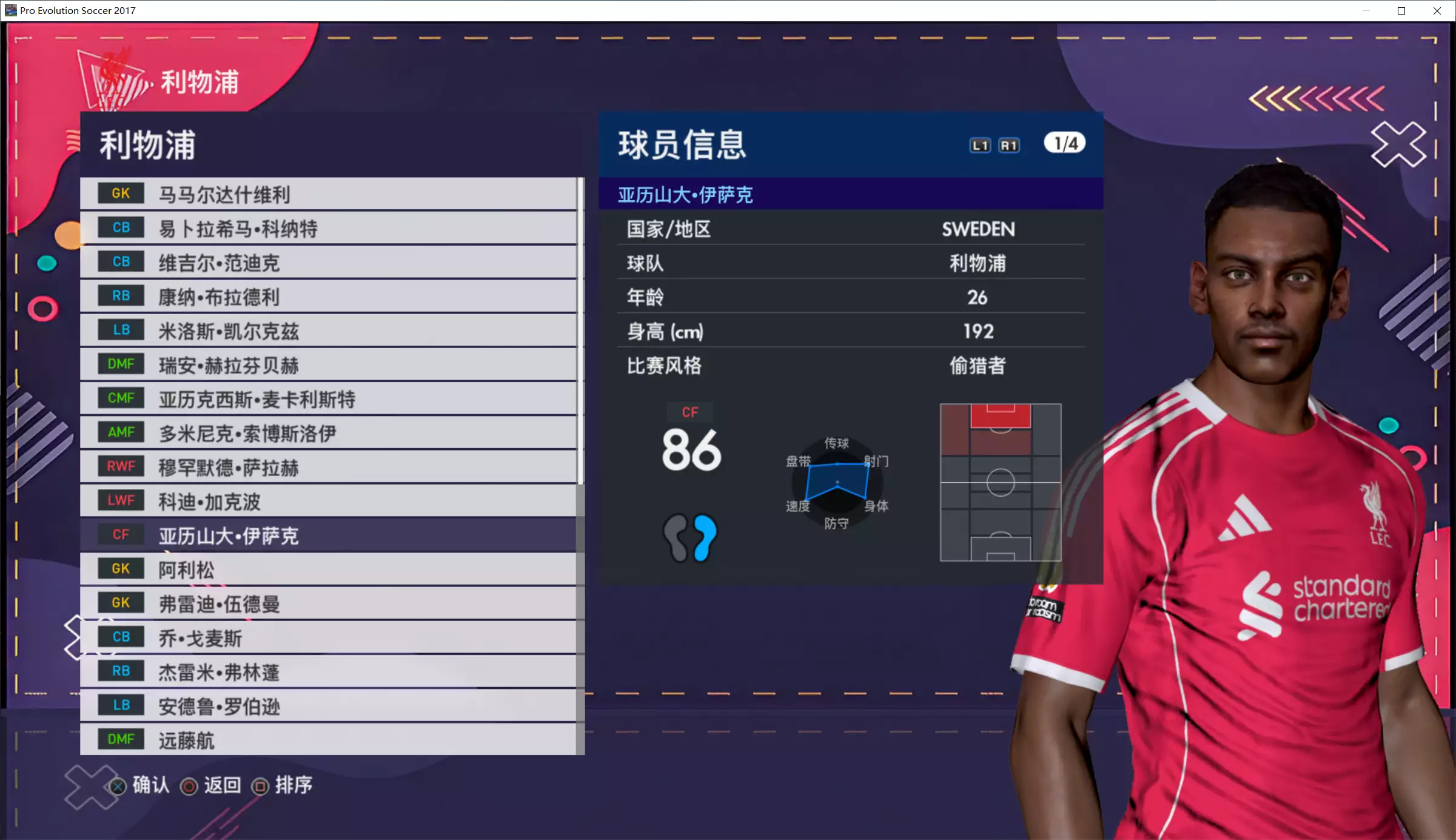
Task: Pick AMF 多米尼克•索博斯洛伊
Action: click(327, 432)
